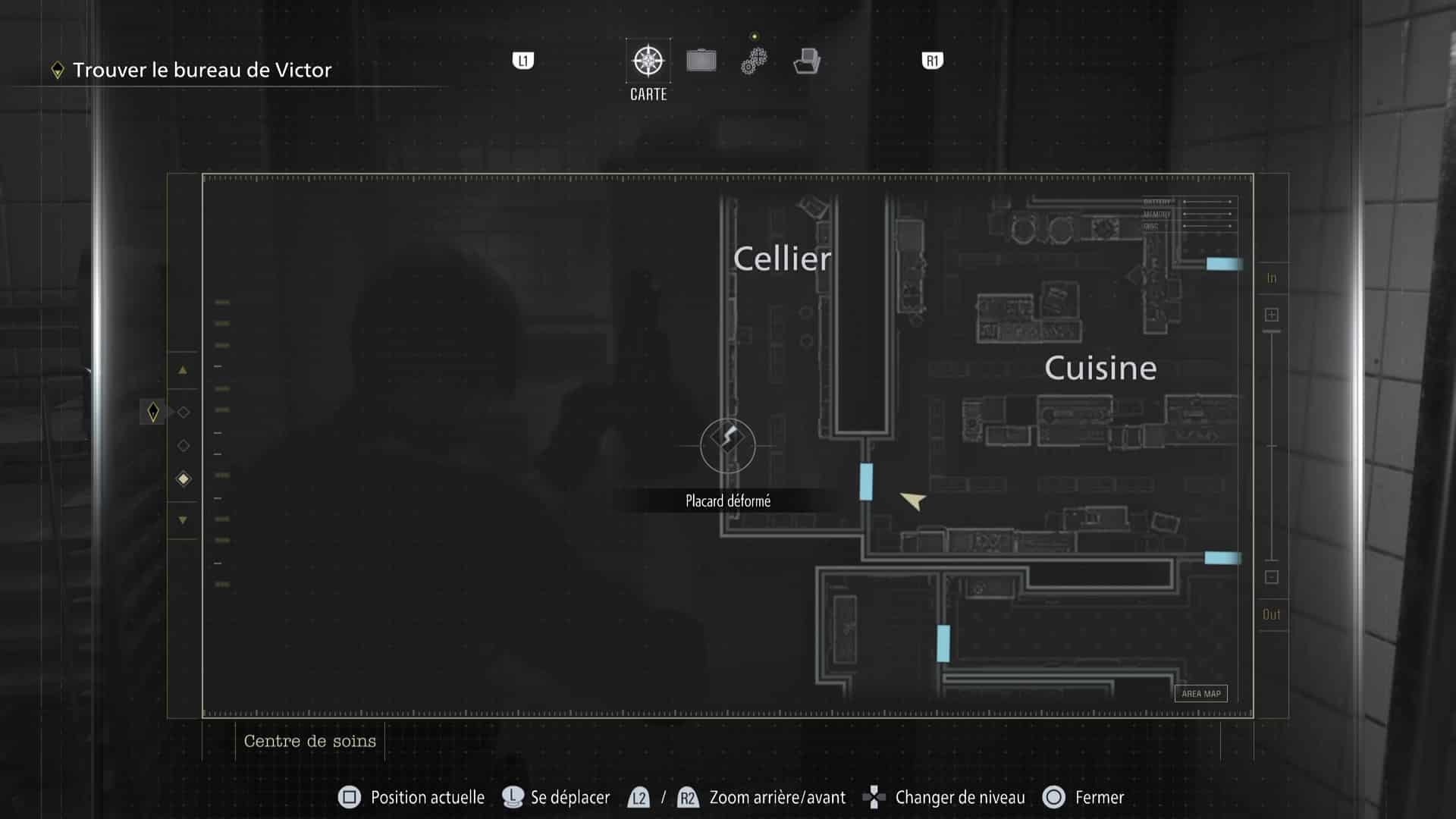Click the zoom in plus control

coord(1271,313)
